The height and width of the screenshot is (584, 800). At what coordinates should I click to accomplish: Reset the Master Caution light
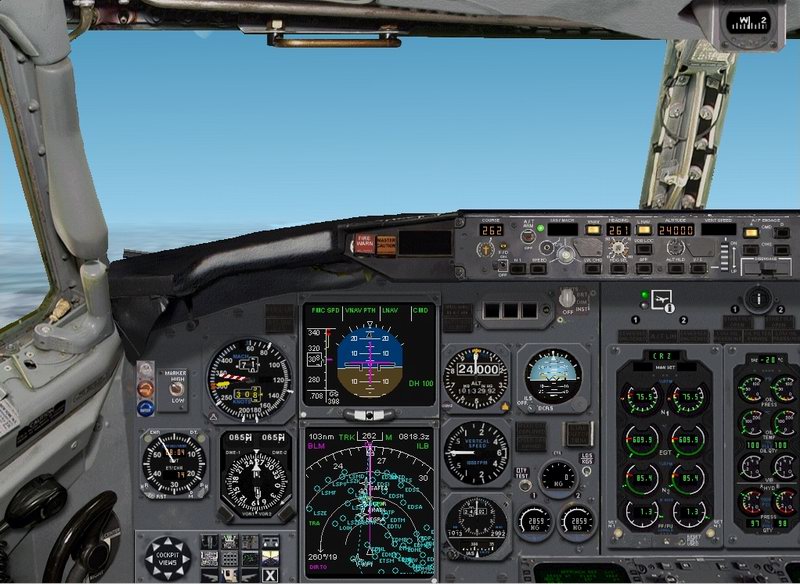coord(385,242)
